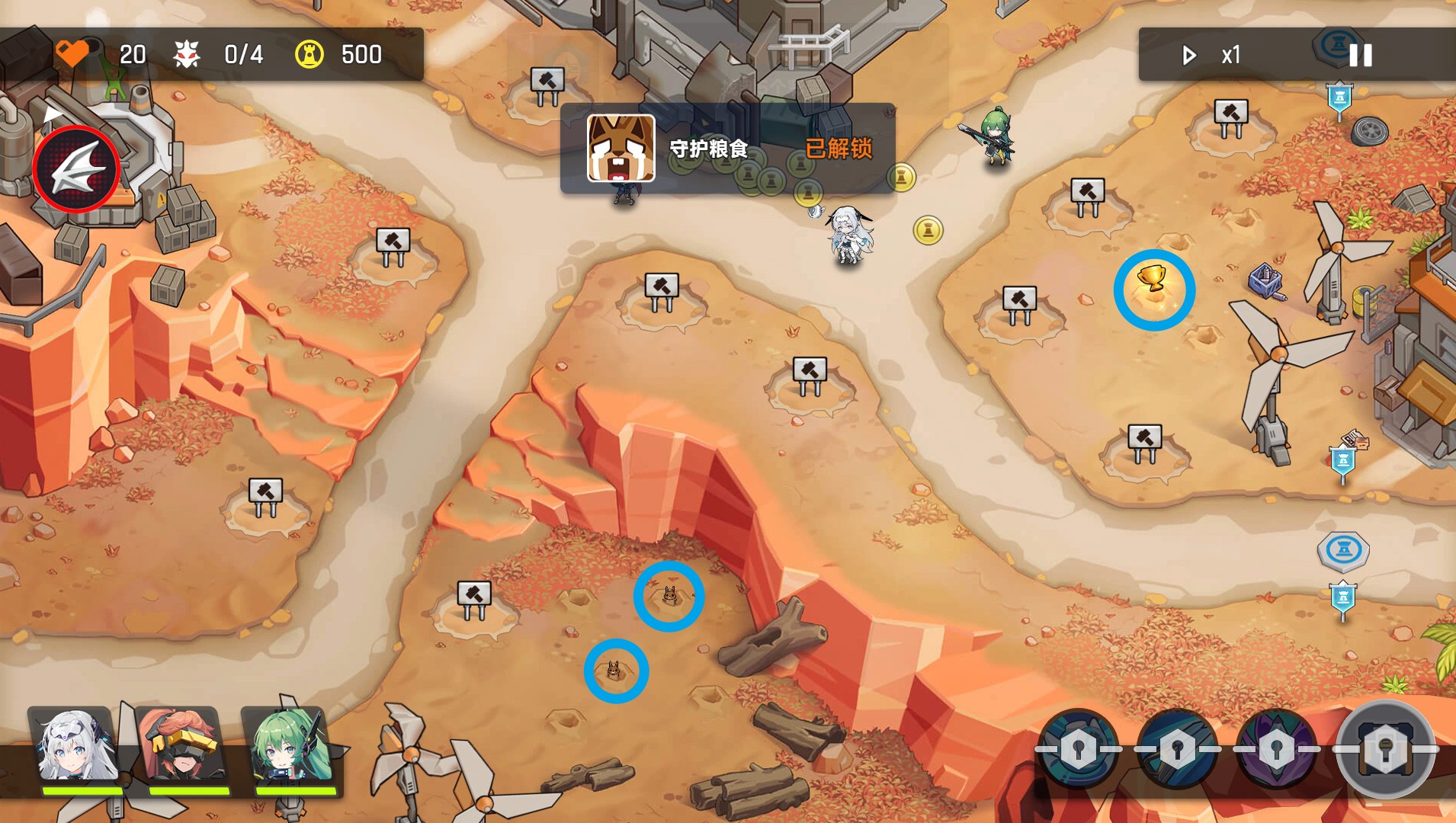Pause the game with the pause button

point(1360,55)
